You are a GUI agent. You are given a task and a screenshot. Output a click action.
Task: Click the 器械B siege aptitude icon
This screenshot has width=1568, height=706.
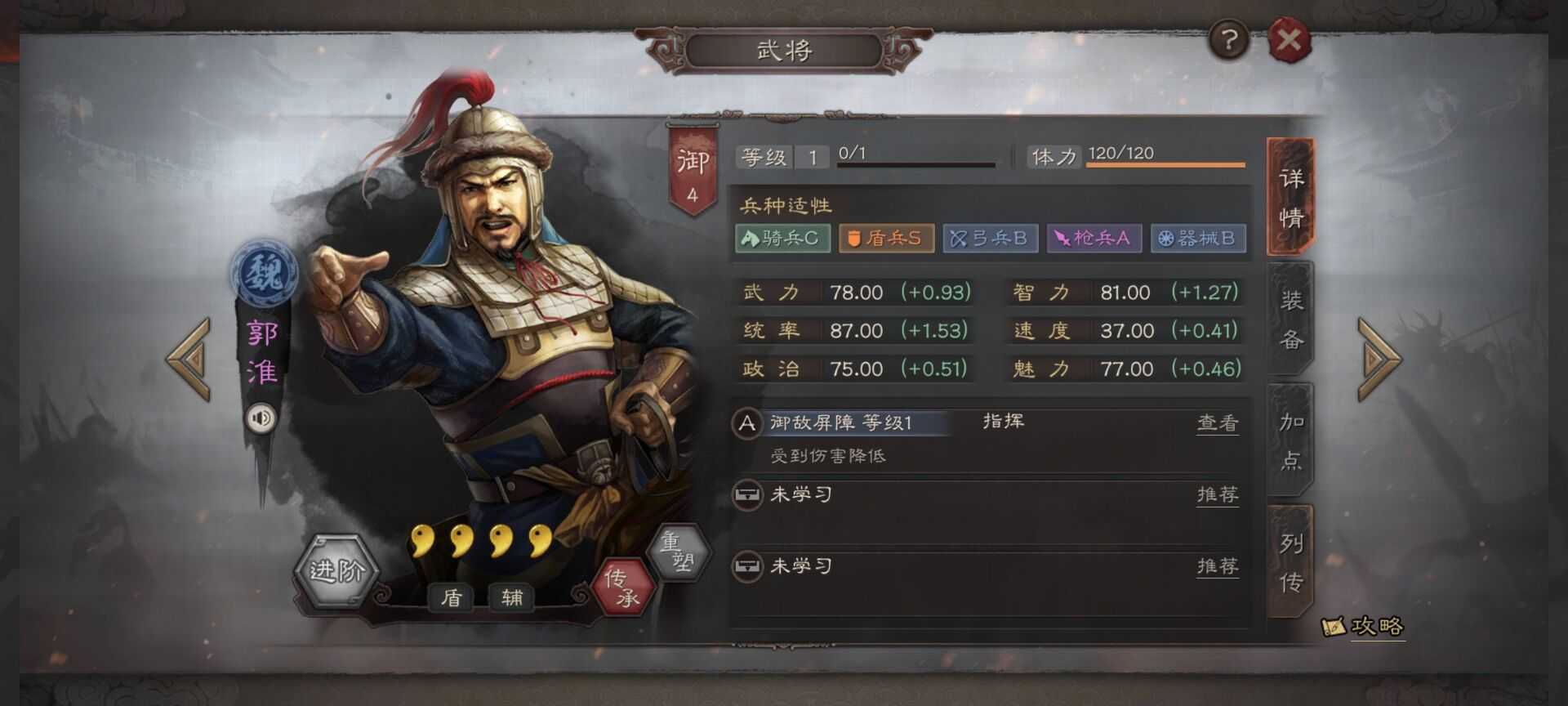(1198, 239)
